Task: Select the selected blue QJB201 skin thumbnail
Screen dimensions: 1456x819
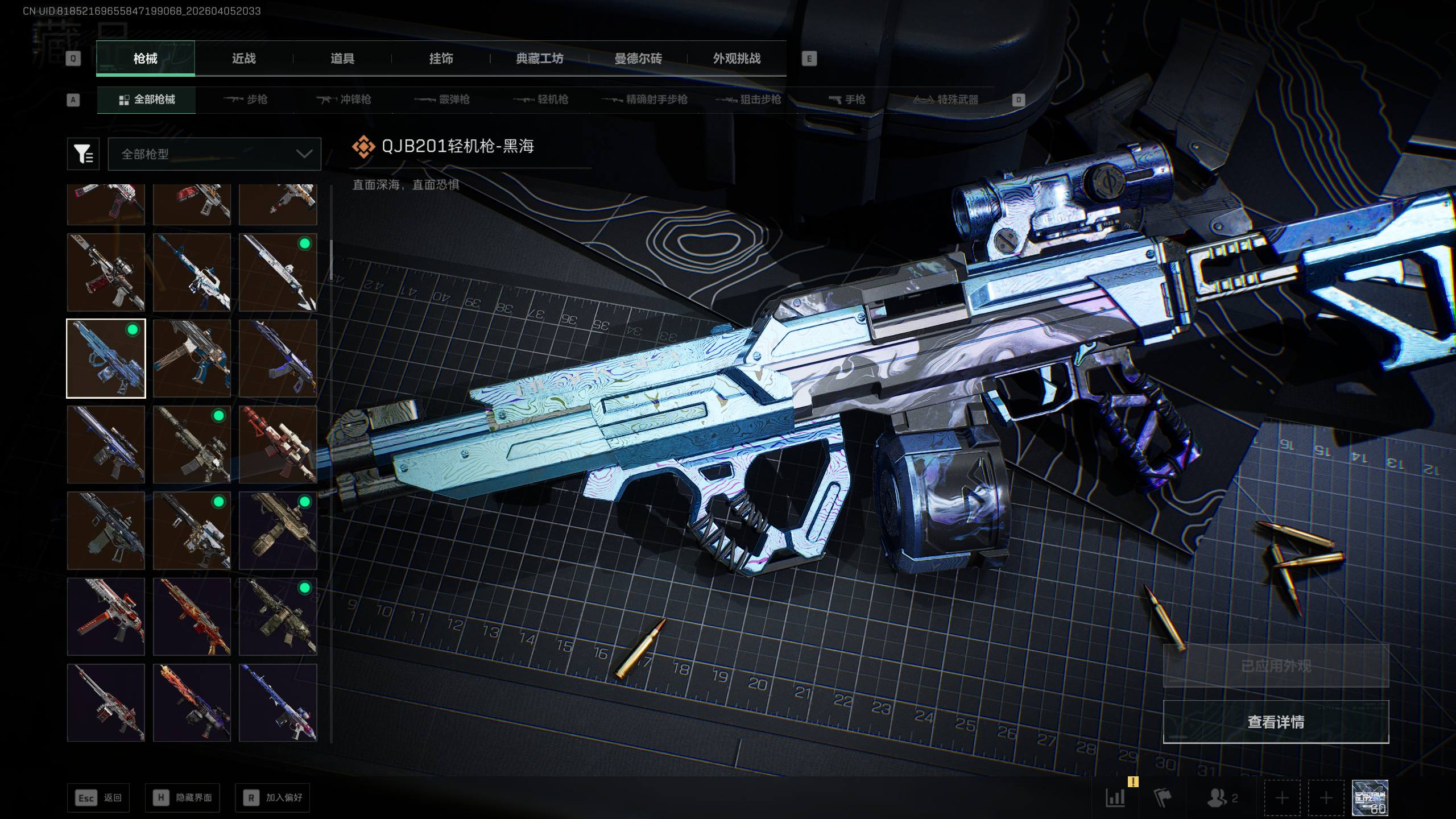Action: point(106,358)
